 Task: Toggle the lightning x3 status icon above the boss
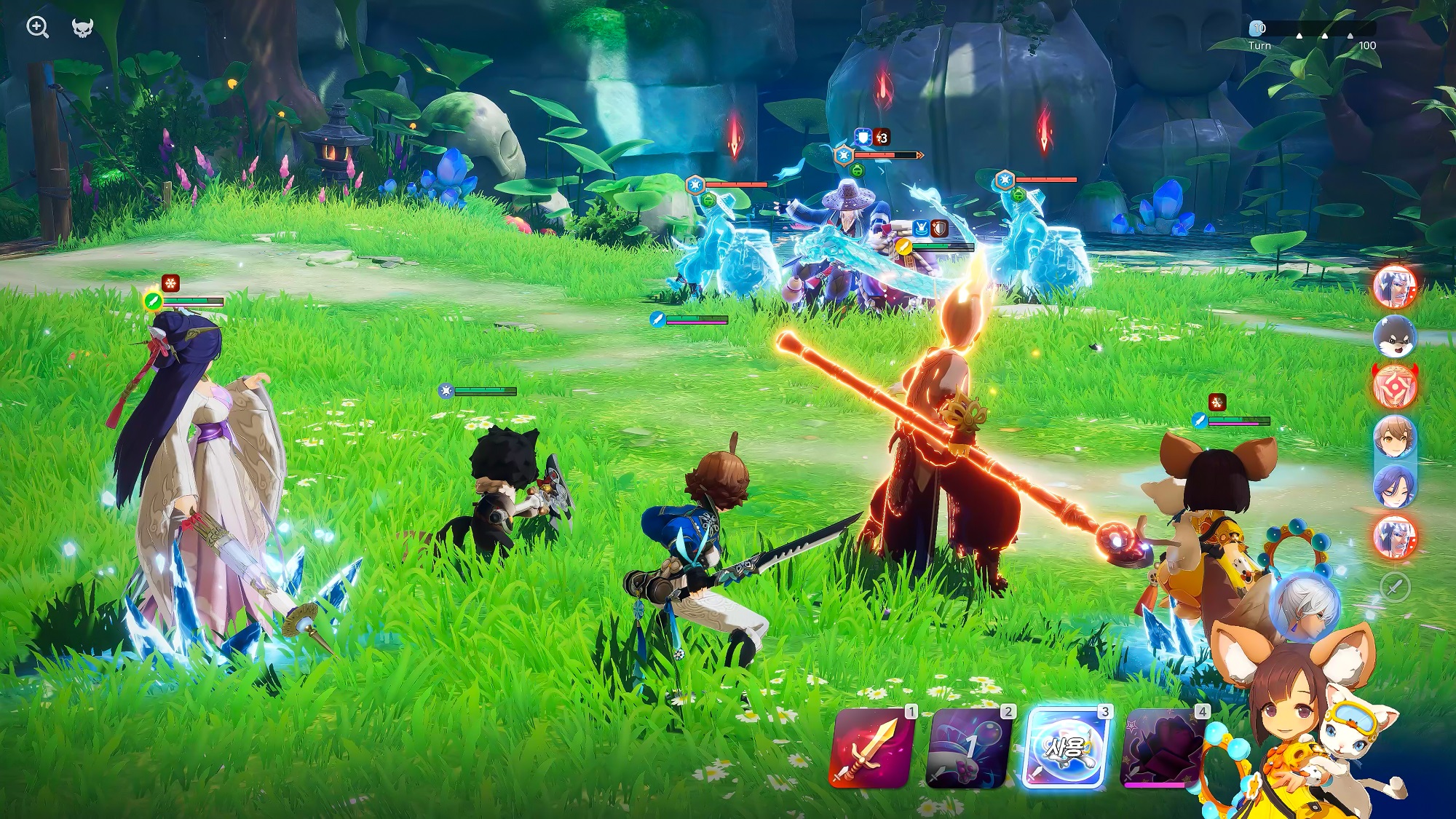point(881,138)
